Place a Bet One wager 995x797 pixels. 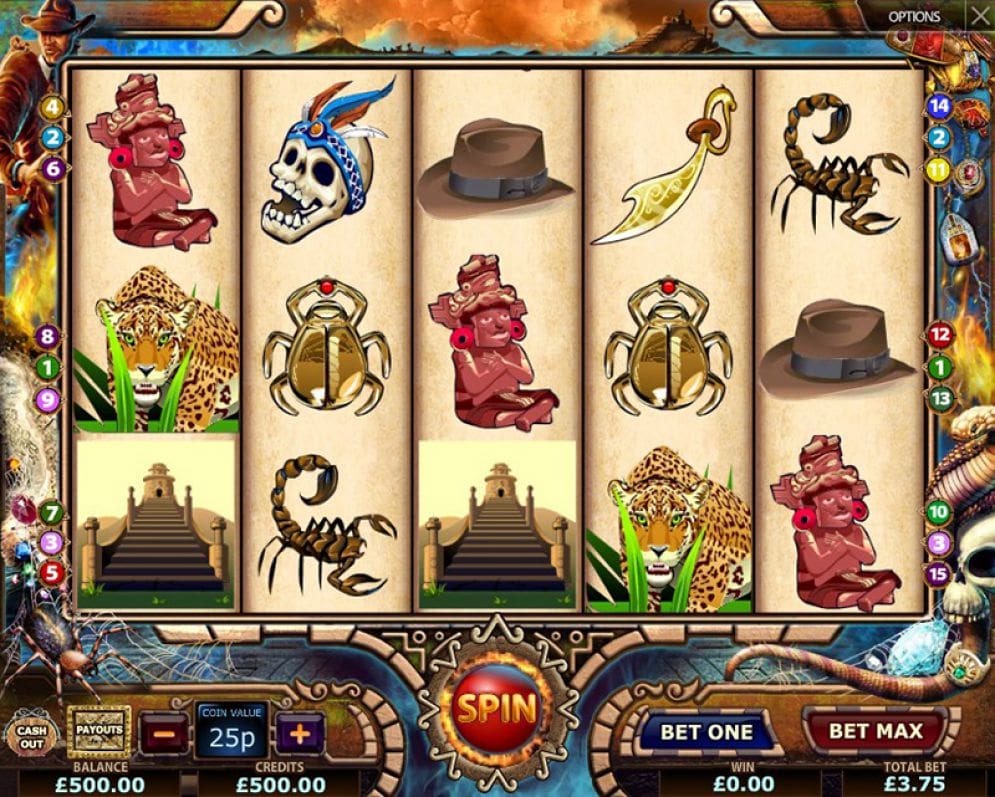[x=706, y=732]
